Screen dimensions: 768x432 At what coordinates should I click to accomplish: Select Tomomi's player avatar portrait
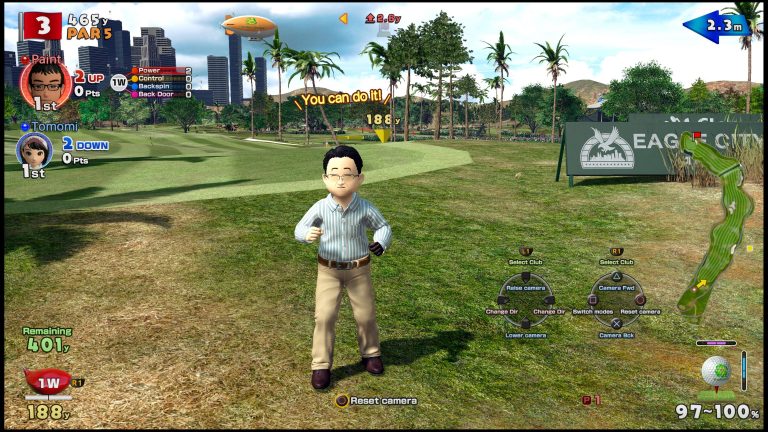(x=33, y=149)
